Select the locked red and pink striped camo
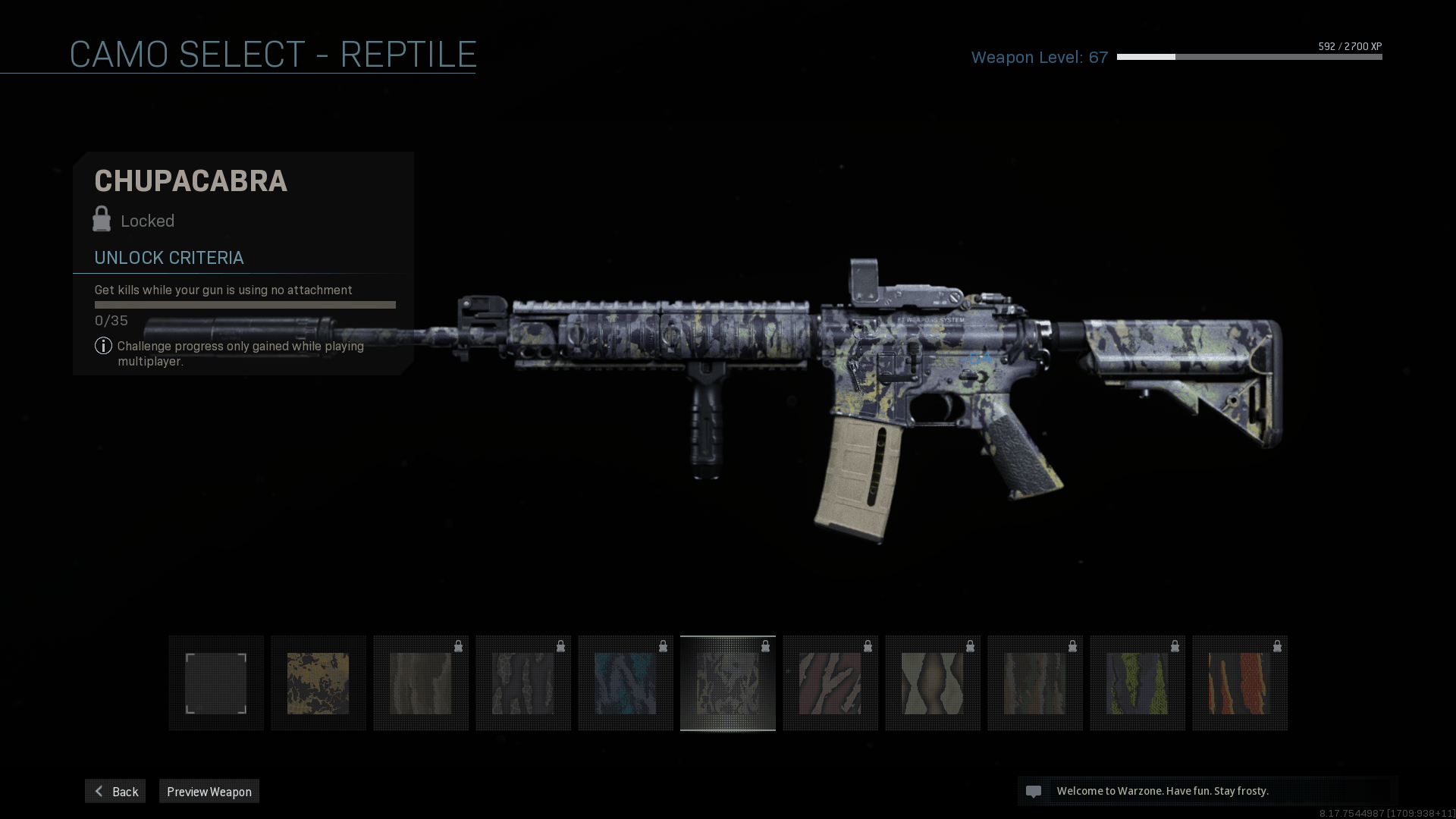Image resolution: width=1456 pixels, height=819 pixels. coord(830,683)
